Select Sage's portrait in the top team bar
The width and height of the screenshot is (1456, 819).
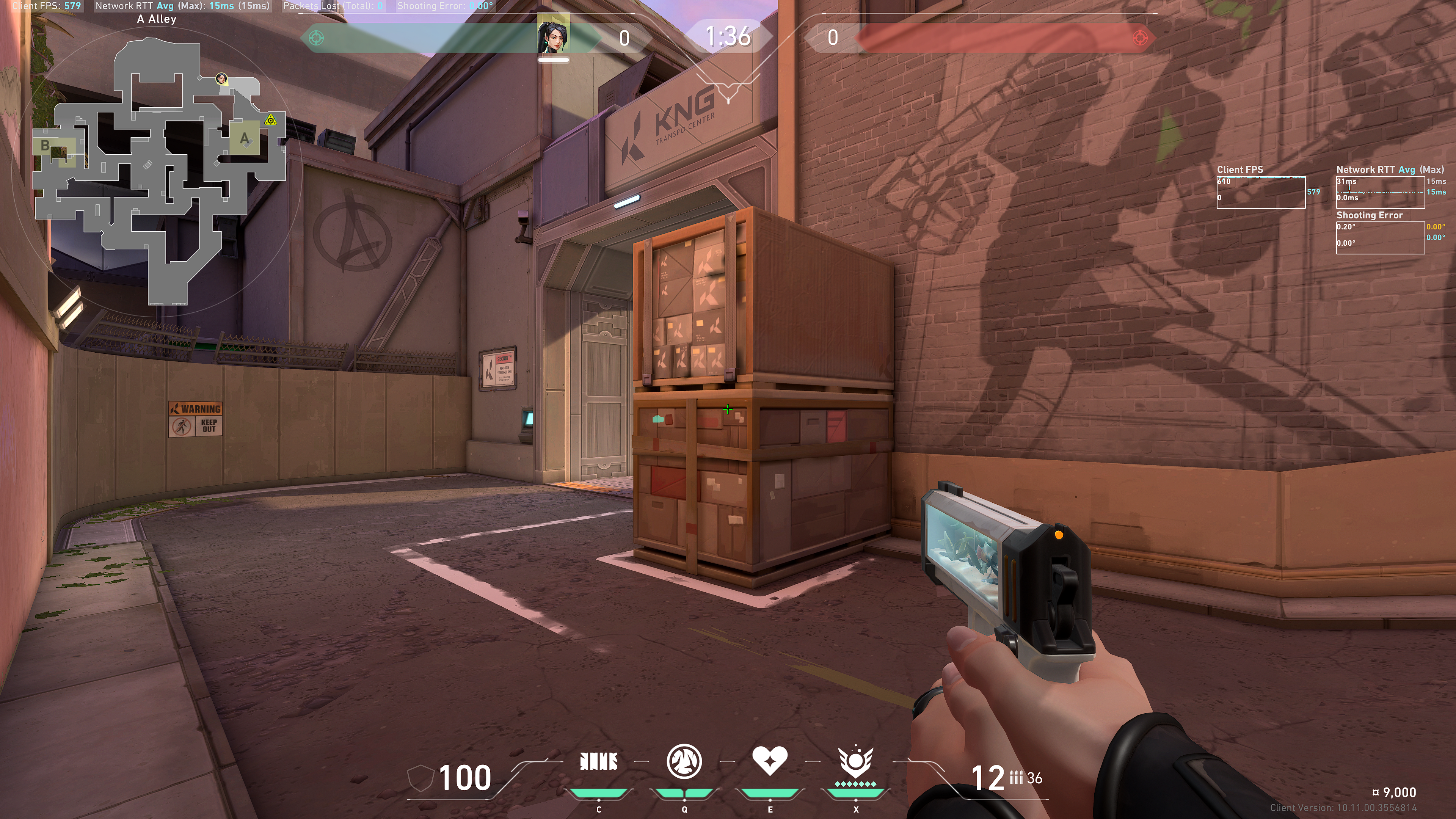coord(553,35)
